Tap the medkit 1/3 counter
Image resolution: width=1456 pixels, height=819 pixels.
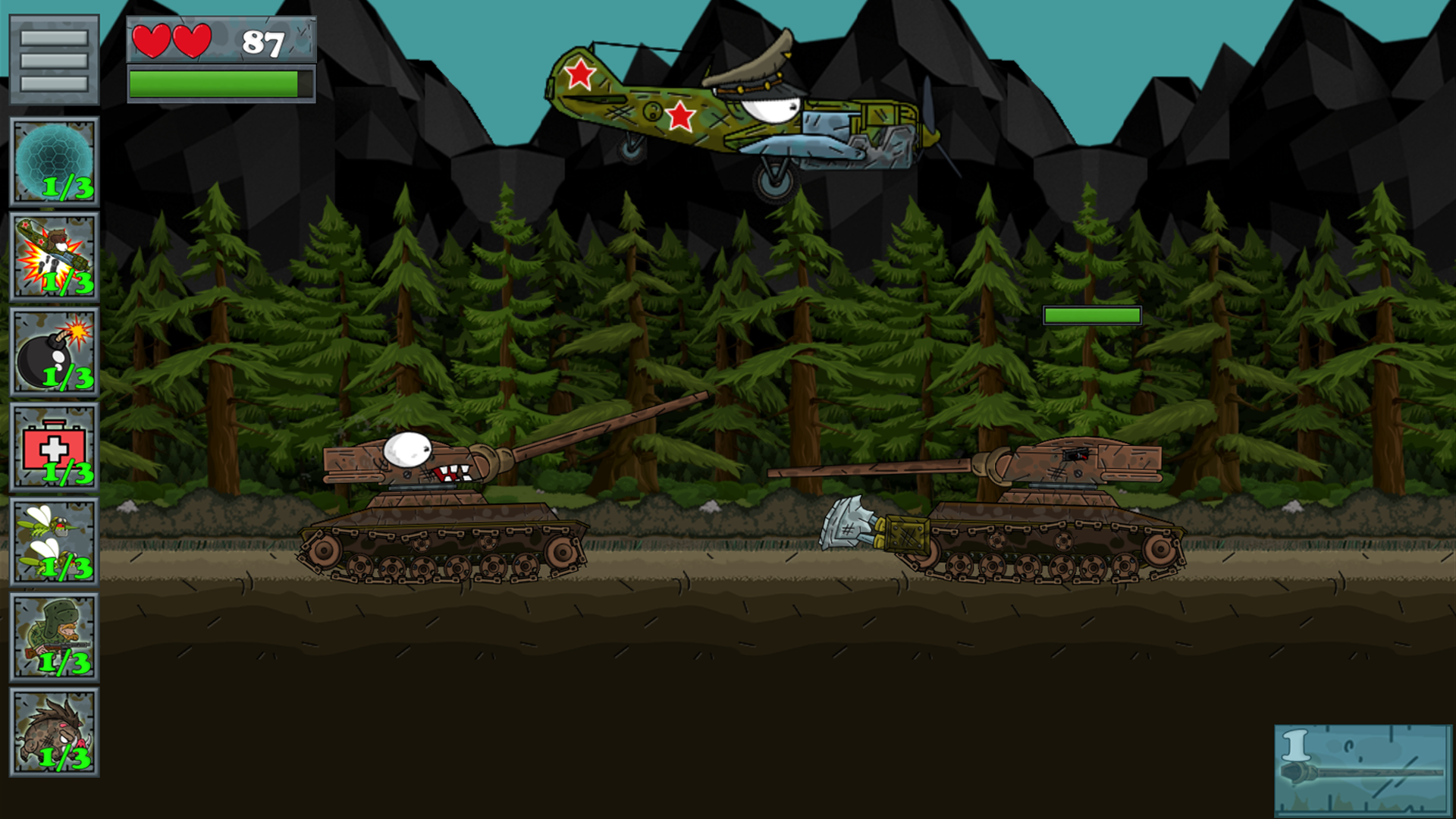67,472
